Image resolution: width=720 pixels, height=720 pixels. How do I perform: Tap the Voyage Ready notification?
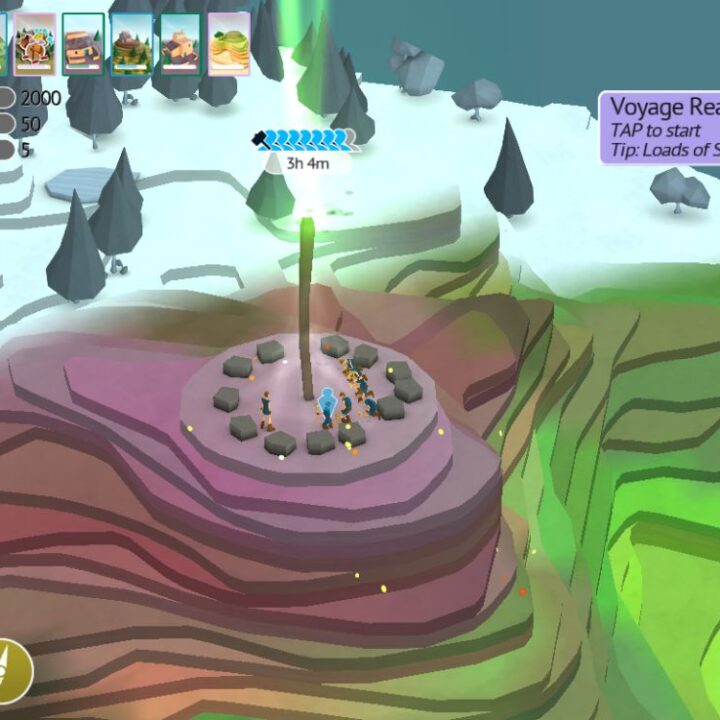pyautogui.click(x=661, y=128)
